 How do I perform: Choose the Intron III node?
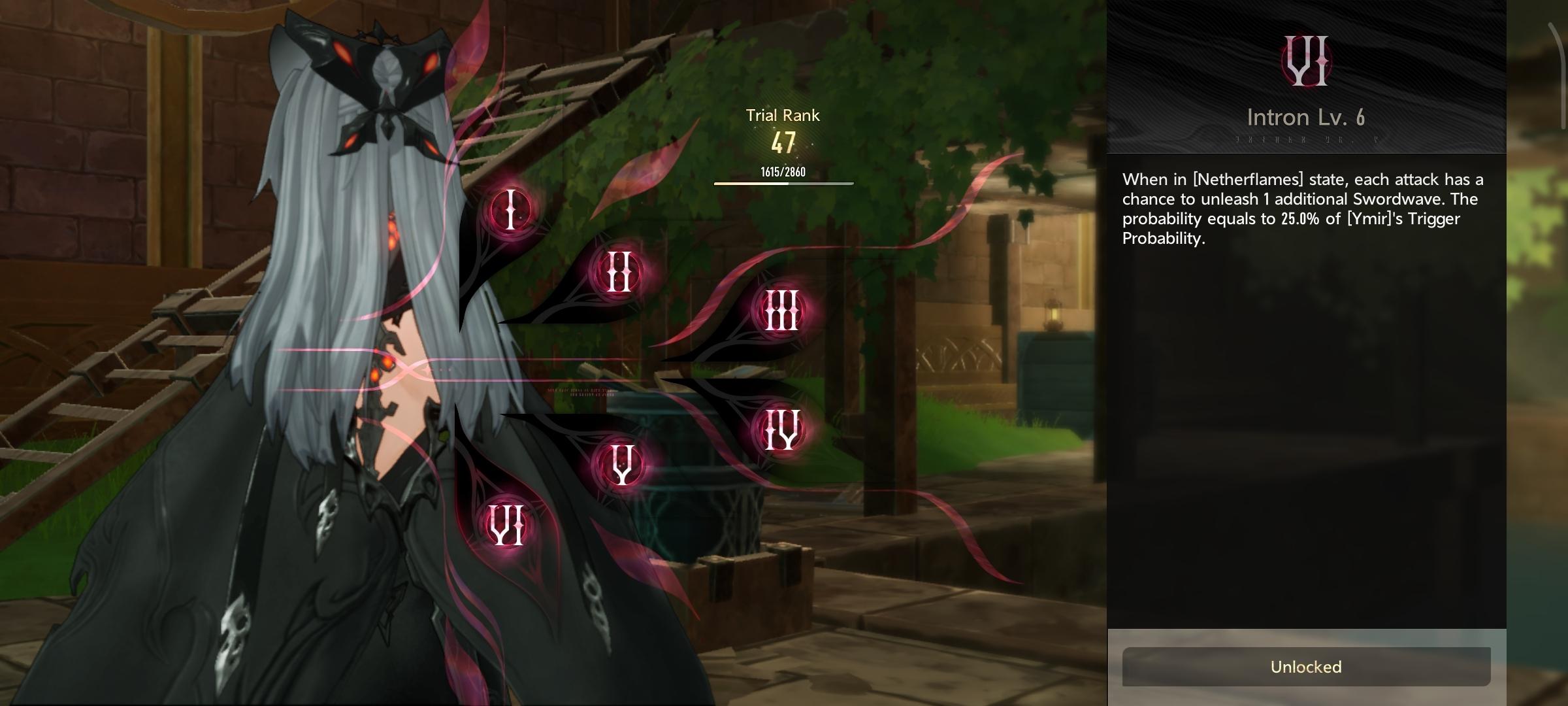[782, 311]
